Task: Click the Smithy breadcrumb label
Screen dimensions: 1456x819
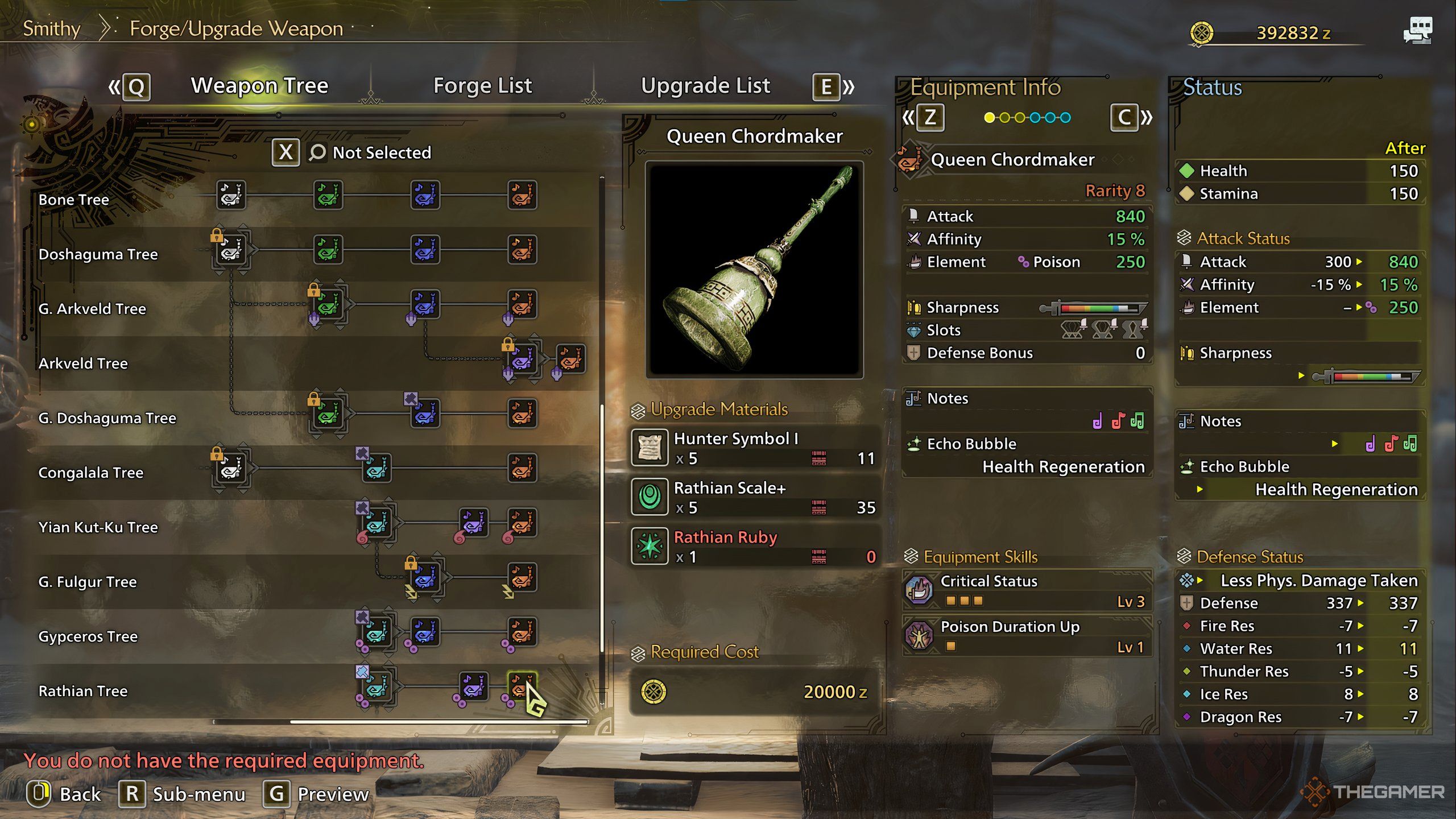Action: tap(52, 28)
